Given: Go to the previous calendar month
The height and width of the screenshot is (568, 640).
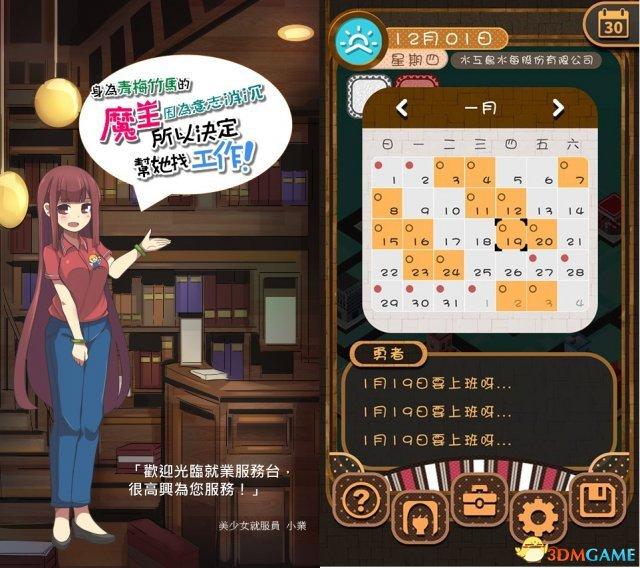Looking at the screenshot, I should click(402, 107).
